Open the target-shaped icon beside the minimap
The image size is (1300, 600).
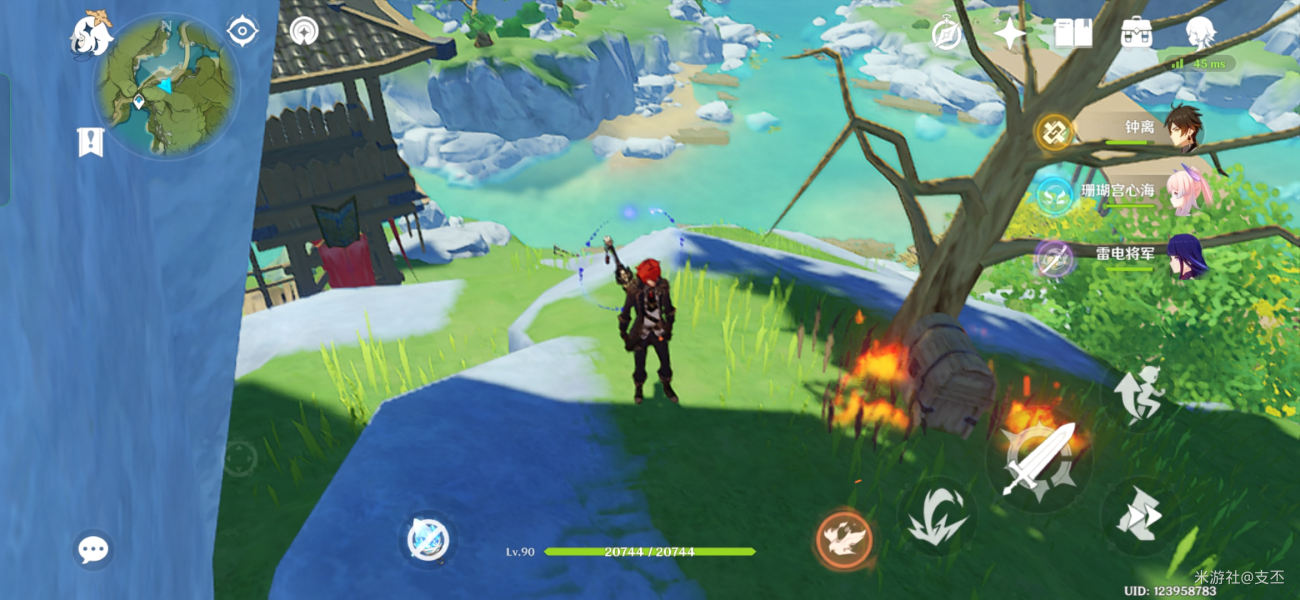point(242,31)
